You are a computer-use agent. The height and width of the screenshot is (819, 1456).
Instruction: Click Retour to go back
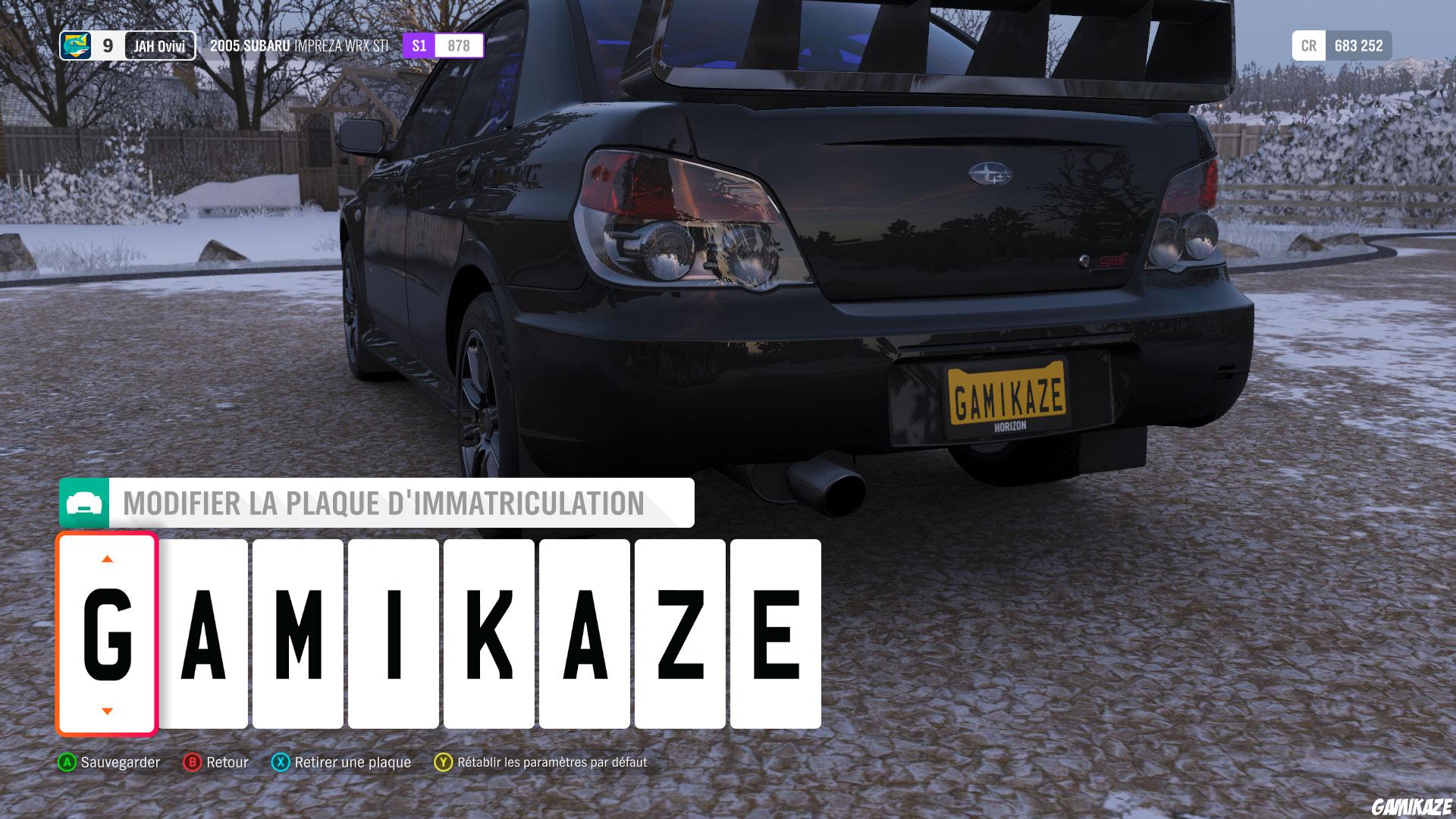tap(228, 762)
